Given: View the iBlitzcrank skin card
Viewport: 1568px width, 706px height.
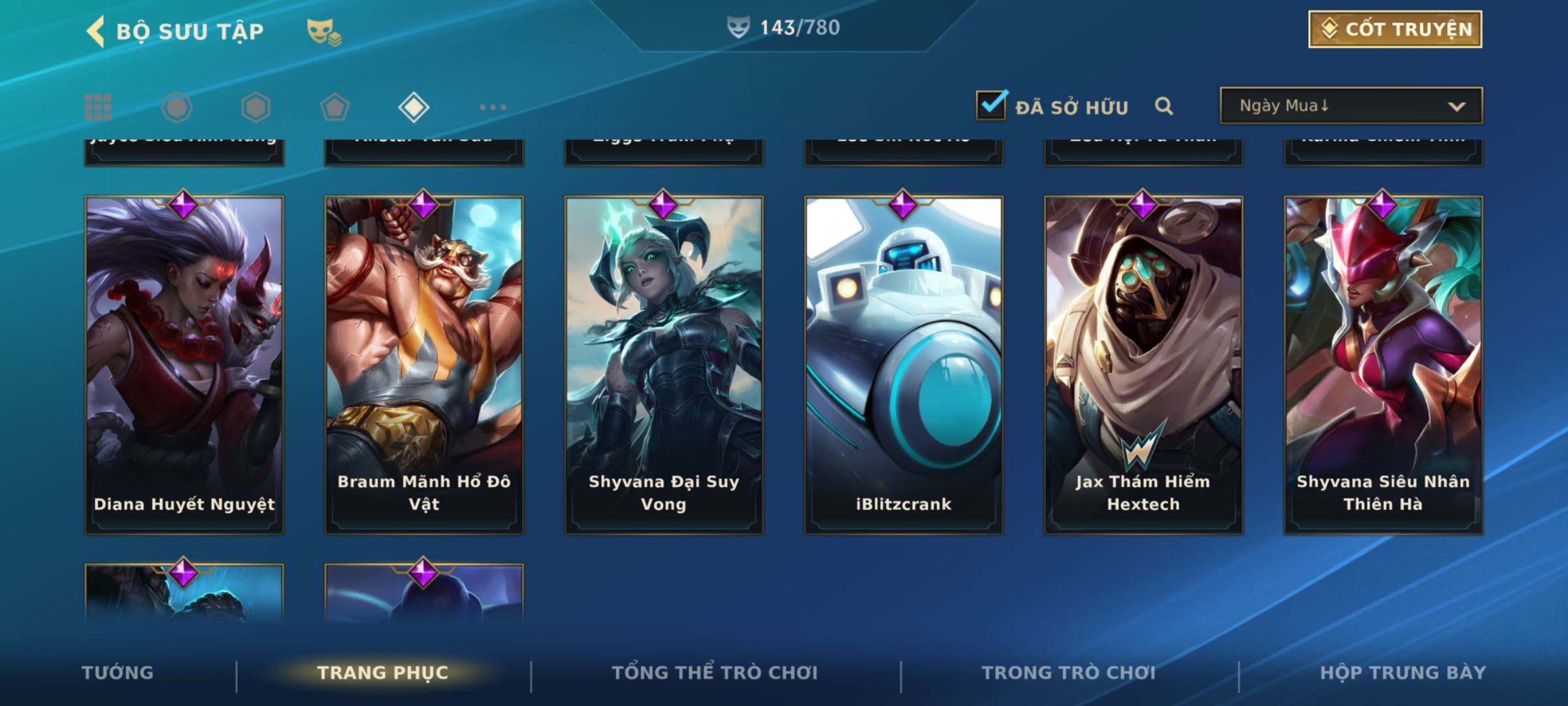Looking at the screenshot, I should click(904, 365).
